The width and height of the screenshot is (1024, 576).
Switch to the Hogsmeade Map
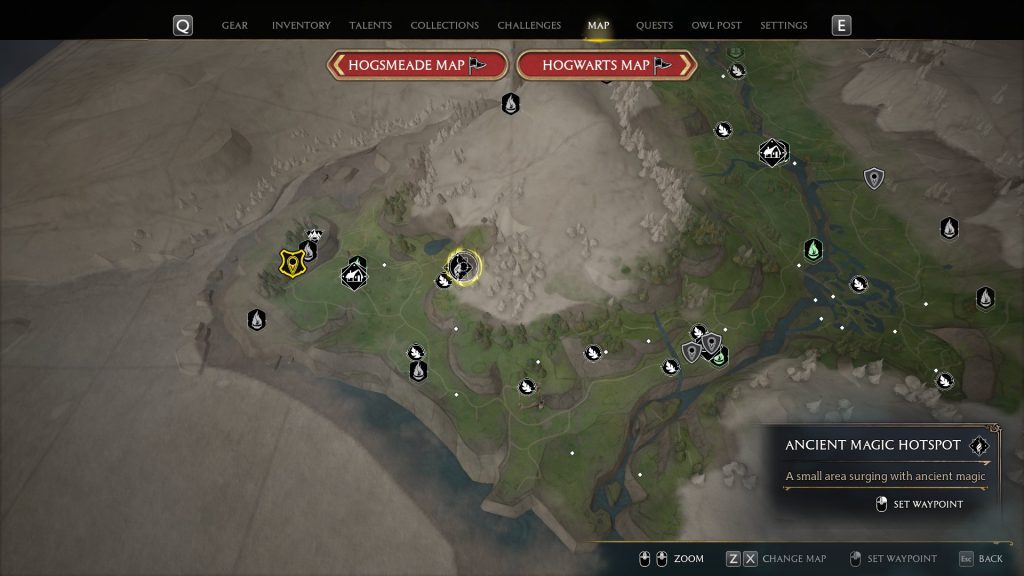coord(417,65)
